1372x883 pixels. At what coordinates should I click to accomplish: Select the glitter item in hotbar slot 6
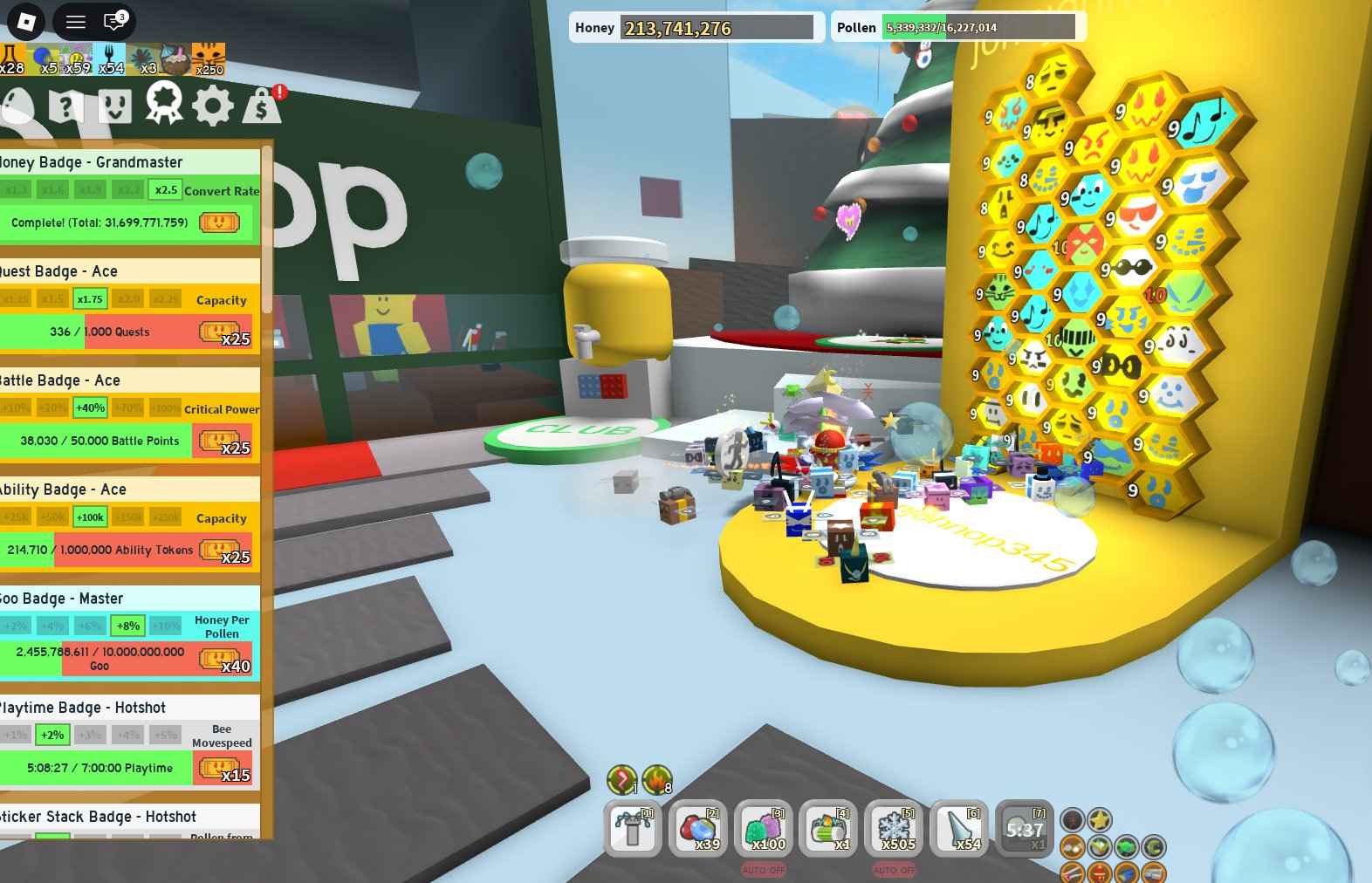(958, 829)
